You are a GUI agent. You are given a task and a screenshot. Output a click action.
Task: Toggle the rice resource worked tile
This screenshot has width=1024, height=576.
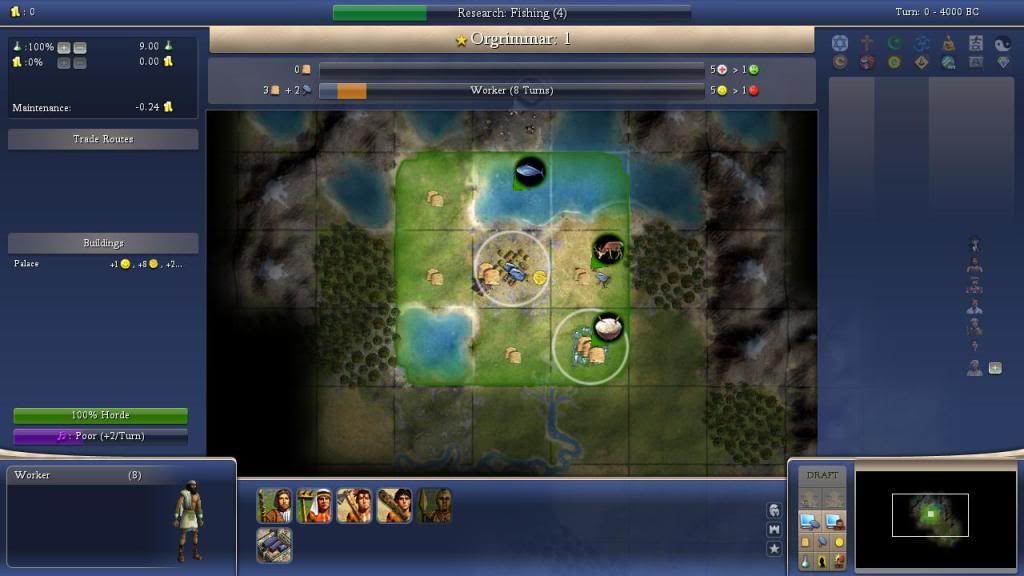click(607, 327)
